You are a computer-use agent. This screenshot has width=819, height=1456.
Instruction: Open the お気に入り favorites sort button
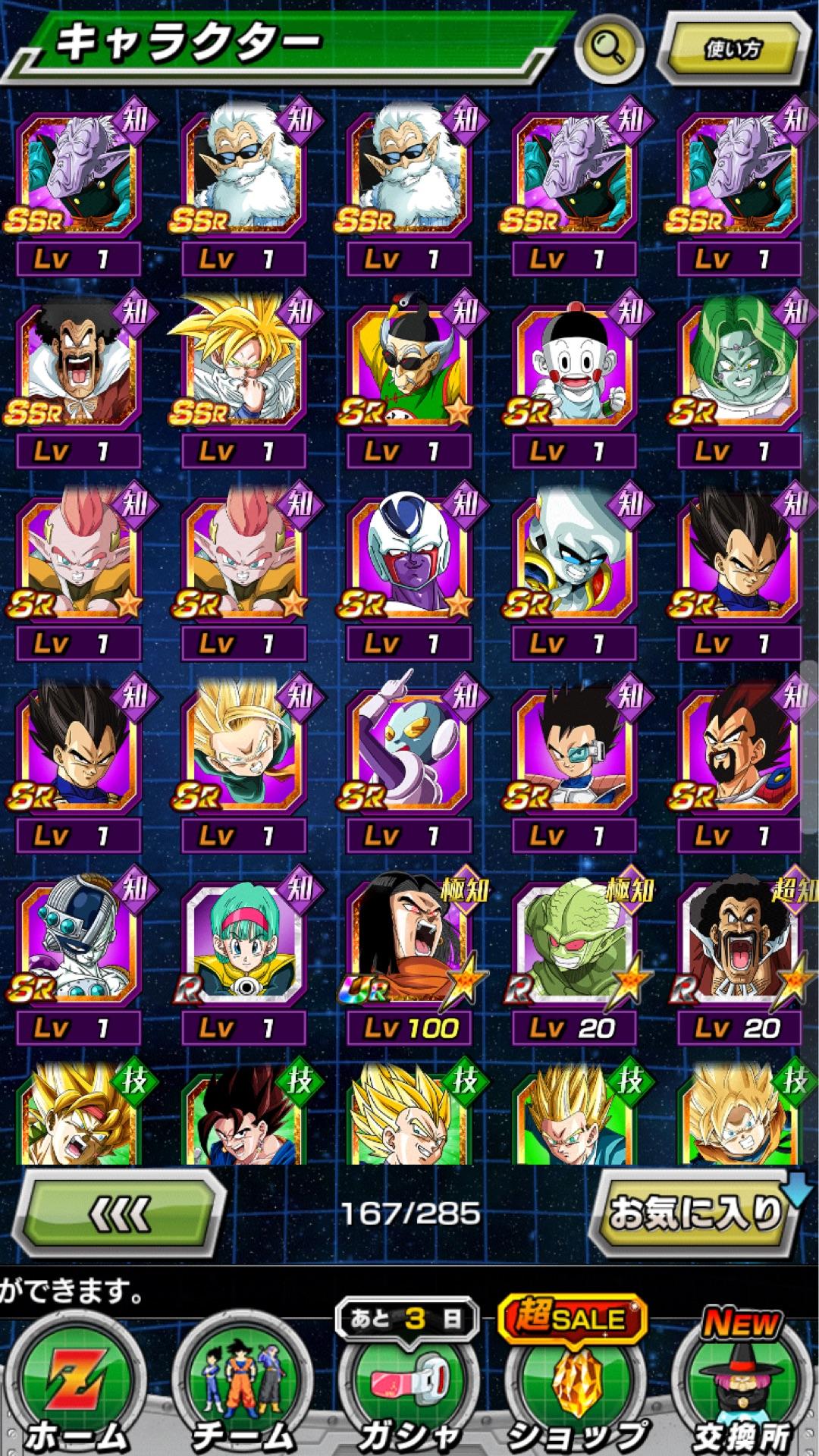coord(694,1213)
